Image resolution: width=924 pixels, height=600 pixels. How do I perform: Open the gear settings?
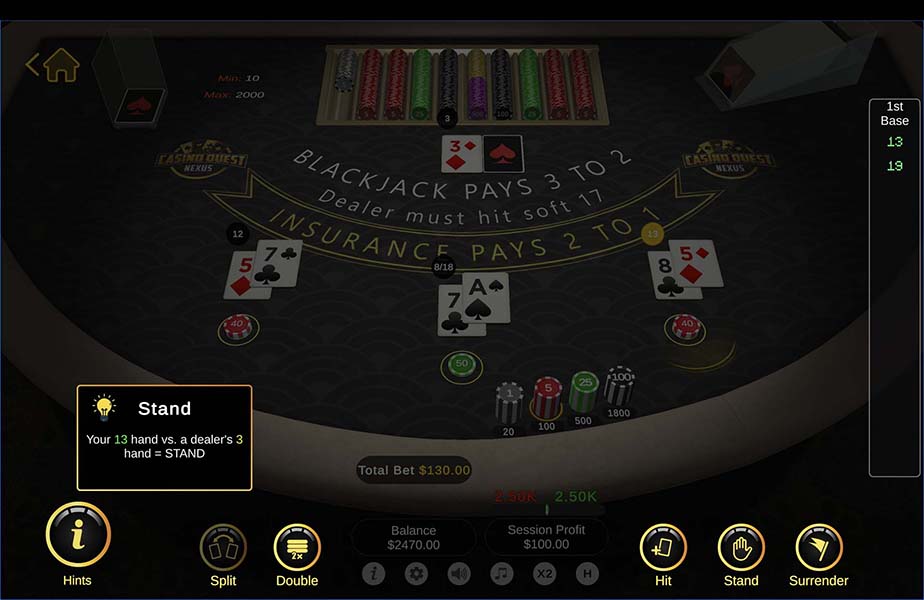point(417,574)
